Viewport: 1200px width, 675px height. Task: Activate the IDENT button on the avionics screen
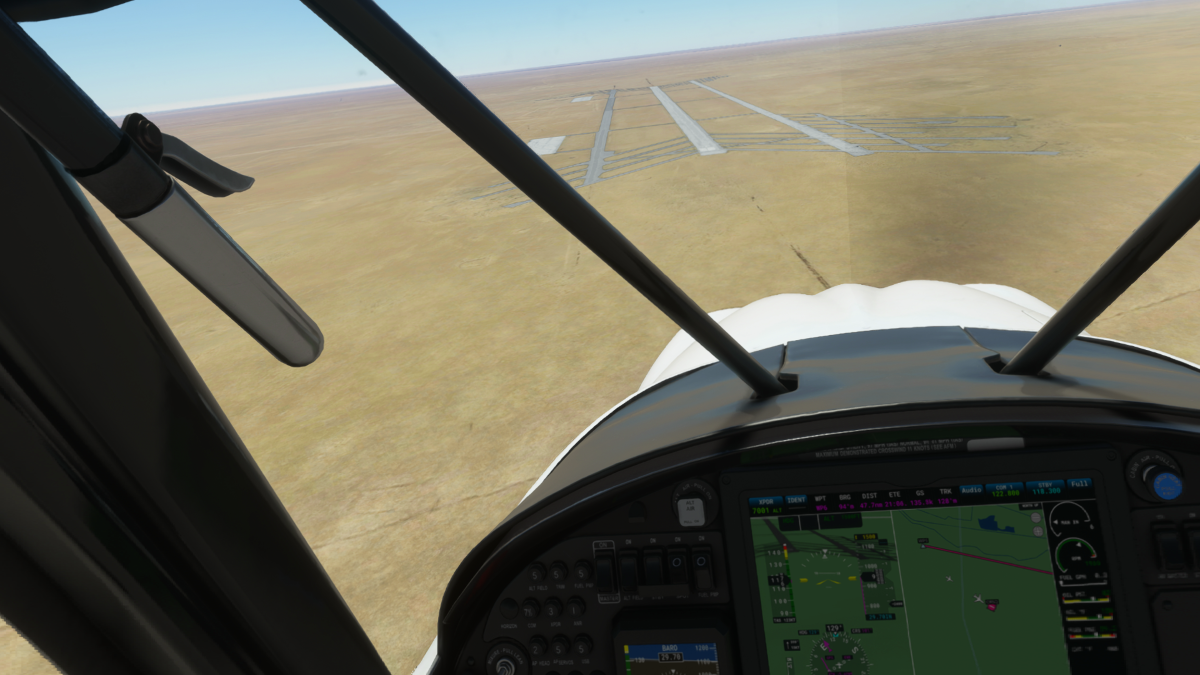point(797,500)
